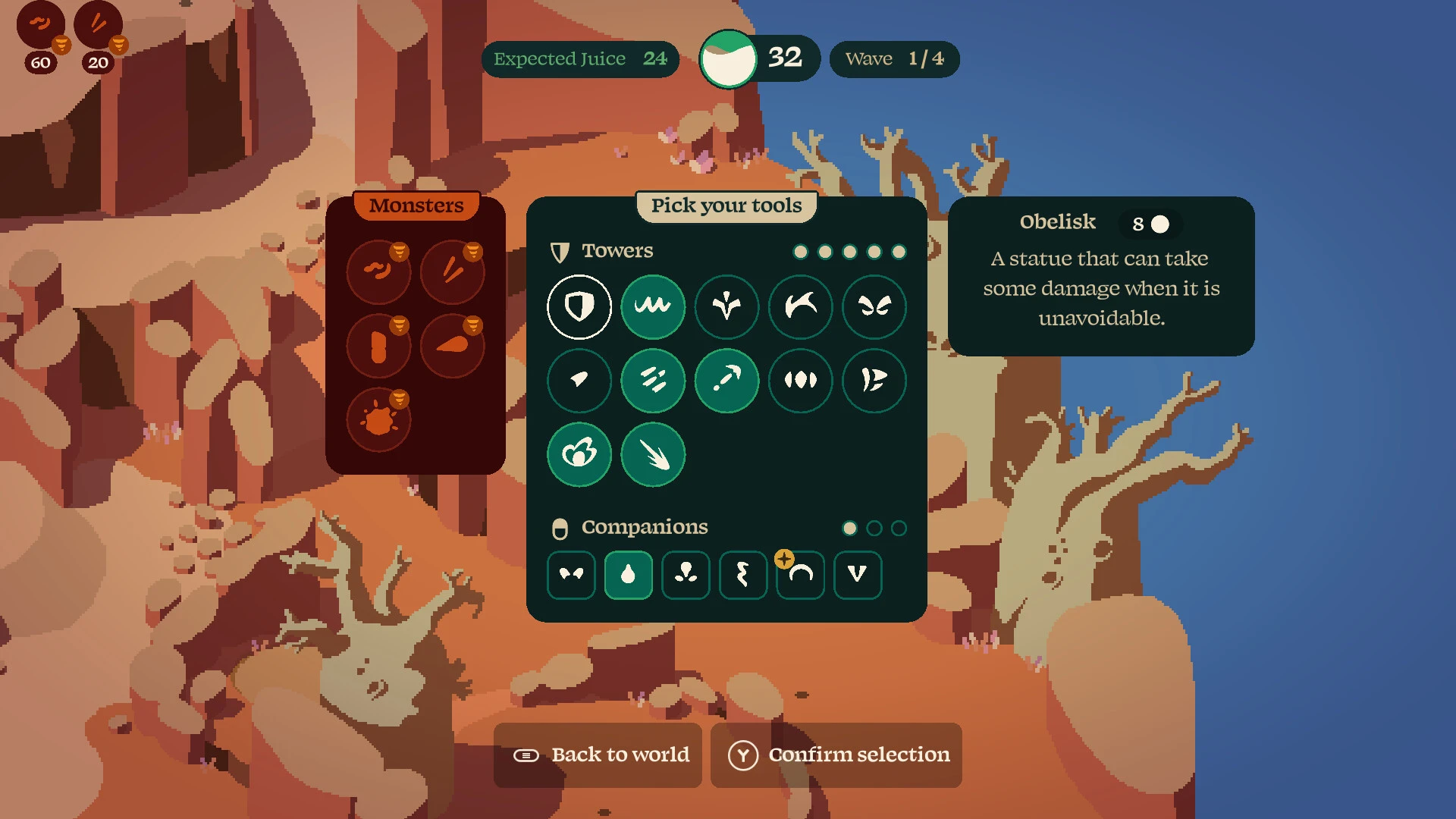Choose the three-dot clover companion
The width and height of the screenshot is (1456, 819).
click(x=686, y=575)
